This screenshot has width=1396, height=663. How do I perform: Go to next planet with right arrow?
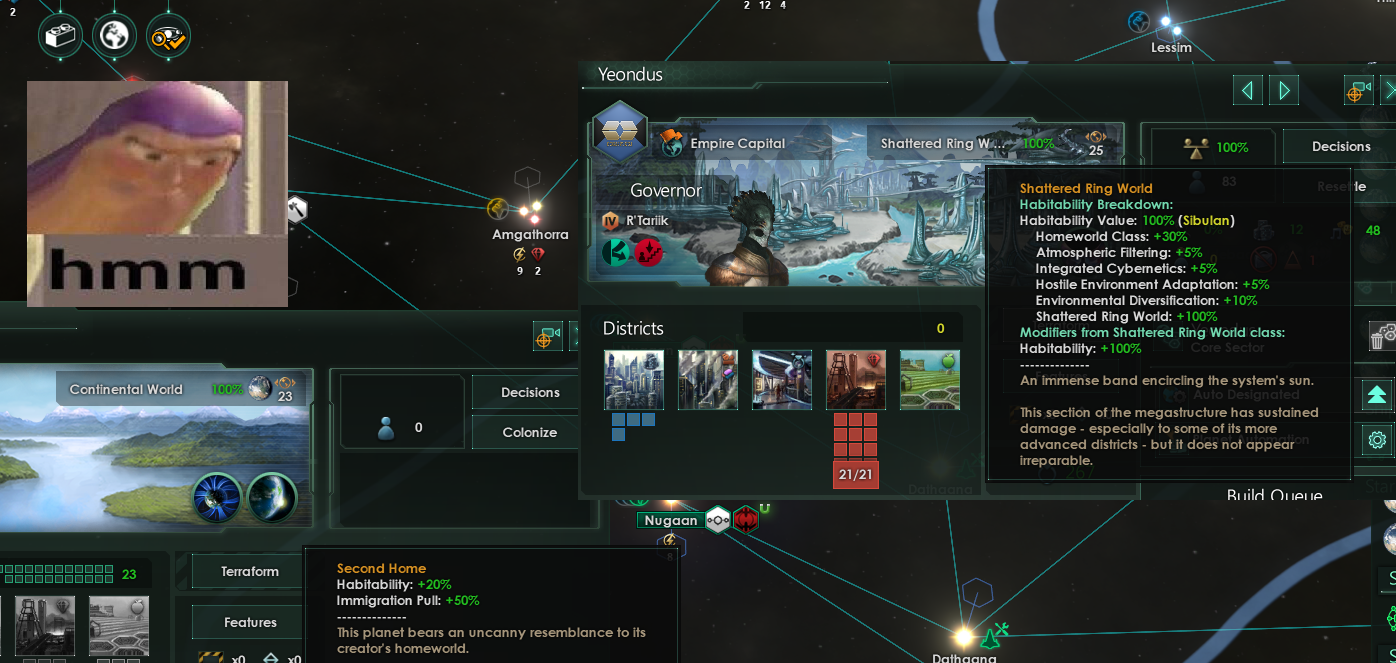pyautogui.click(x=1284, y=91)
